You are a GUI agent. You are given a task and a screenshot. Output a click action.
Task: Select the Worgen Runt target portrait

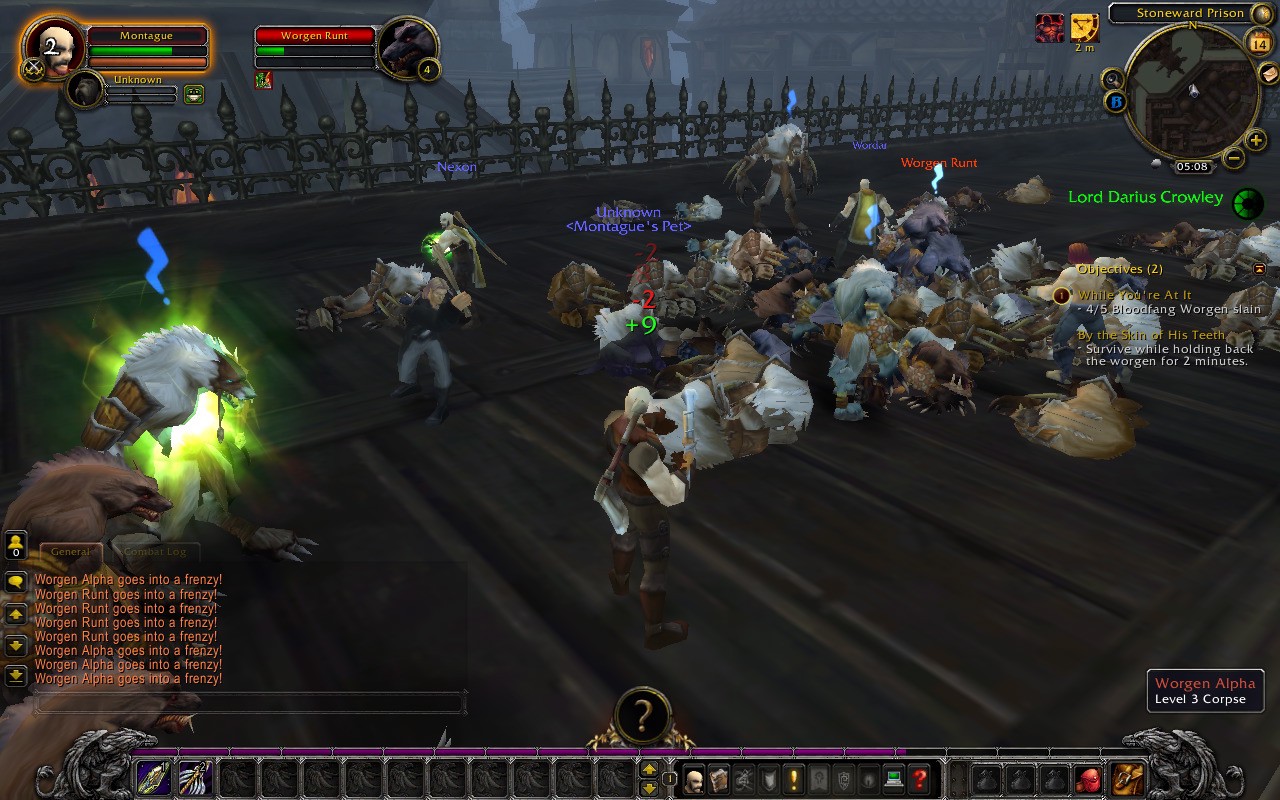click(x=406, y=46)
